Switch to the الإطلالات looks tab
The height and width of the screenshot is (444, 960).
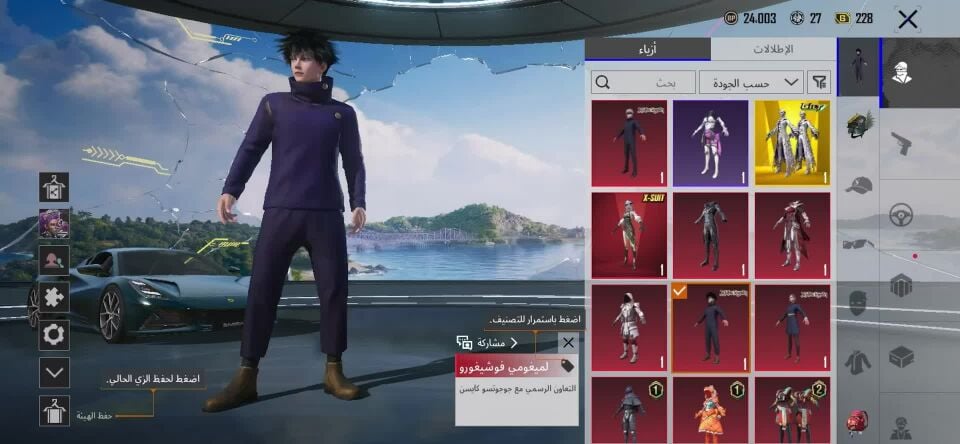point(771,49)
